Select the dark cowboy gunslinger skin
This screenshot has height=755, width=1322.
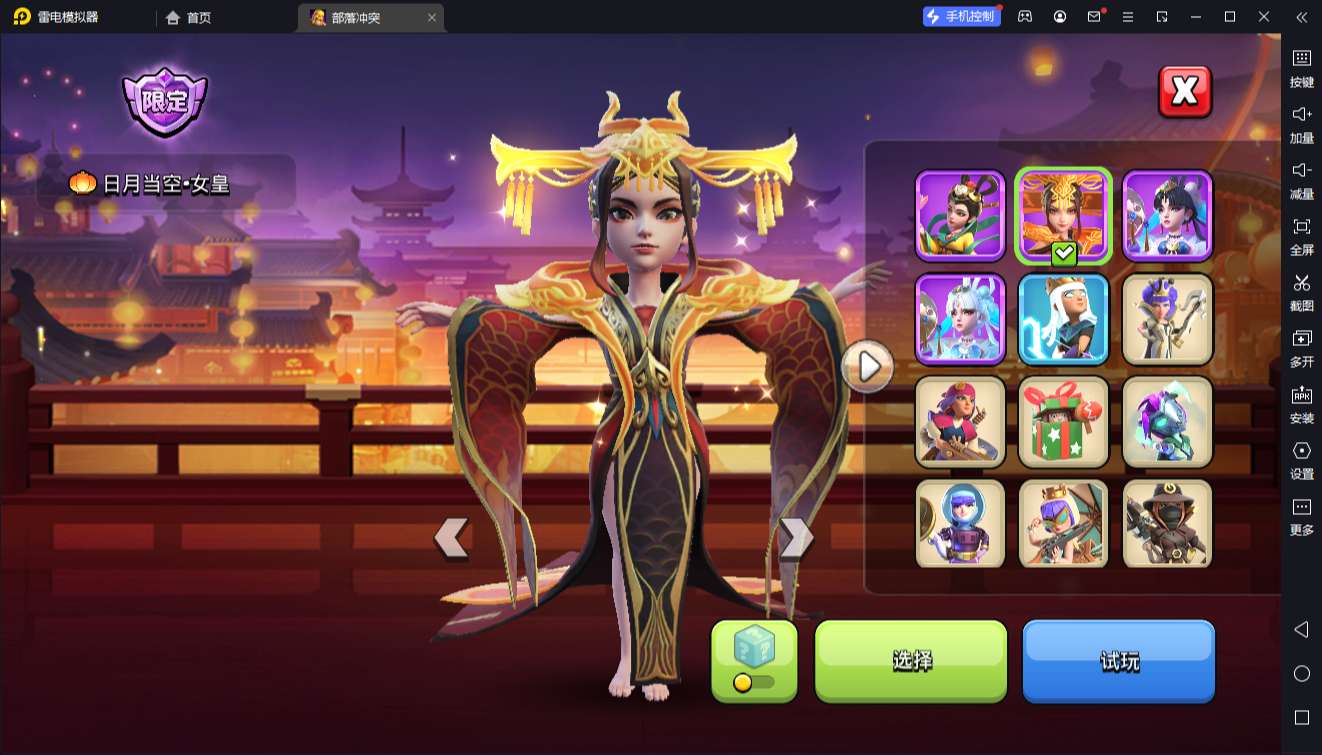1167,524
